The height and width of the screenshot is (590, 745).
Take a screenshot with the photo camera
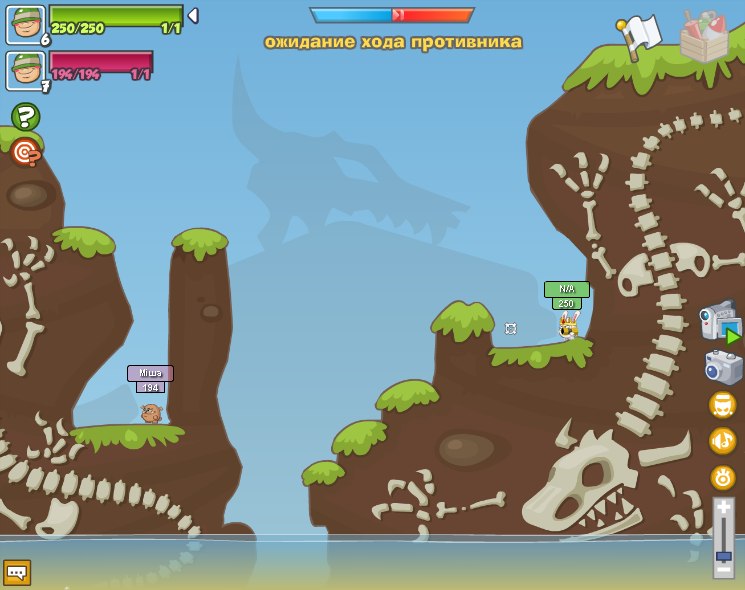click(x=723, y=368)
